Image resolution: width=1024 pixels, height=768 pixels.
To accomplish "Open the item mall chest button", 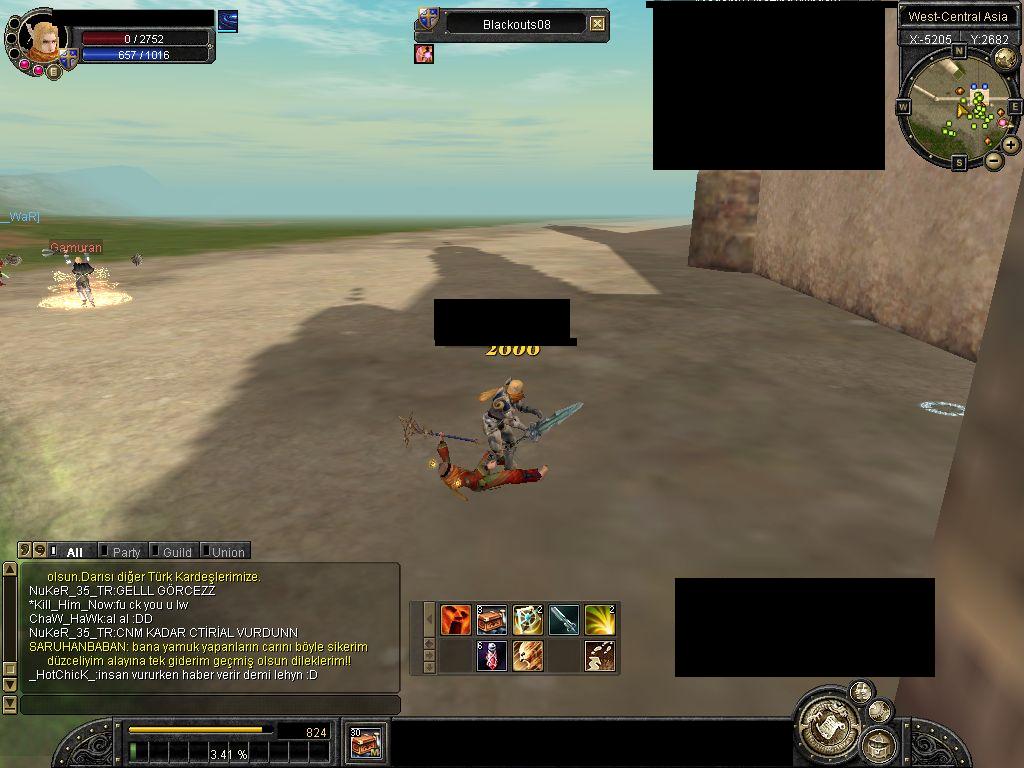I will click(366, 741).
